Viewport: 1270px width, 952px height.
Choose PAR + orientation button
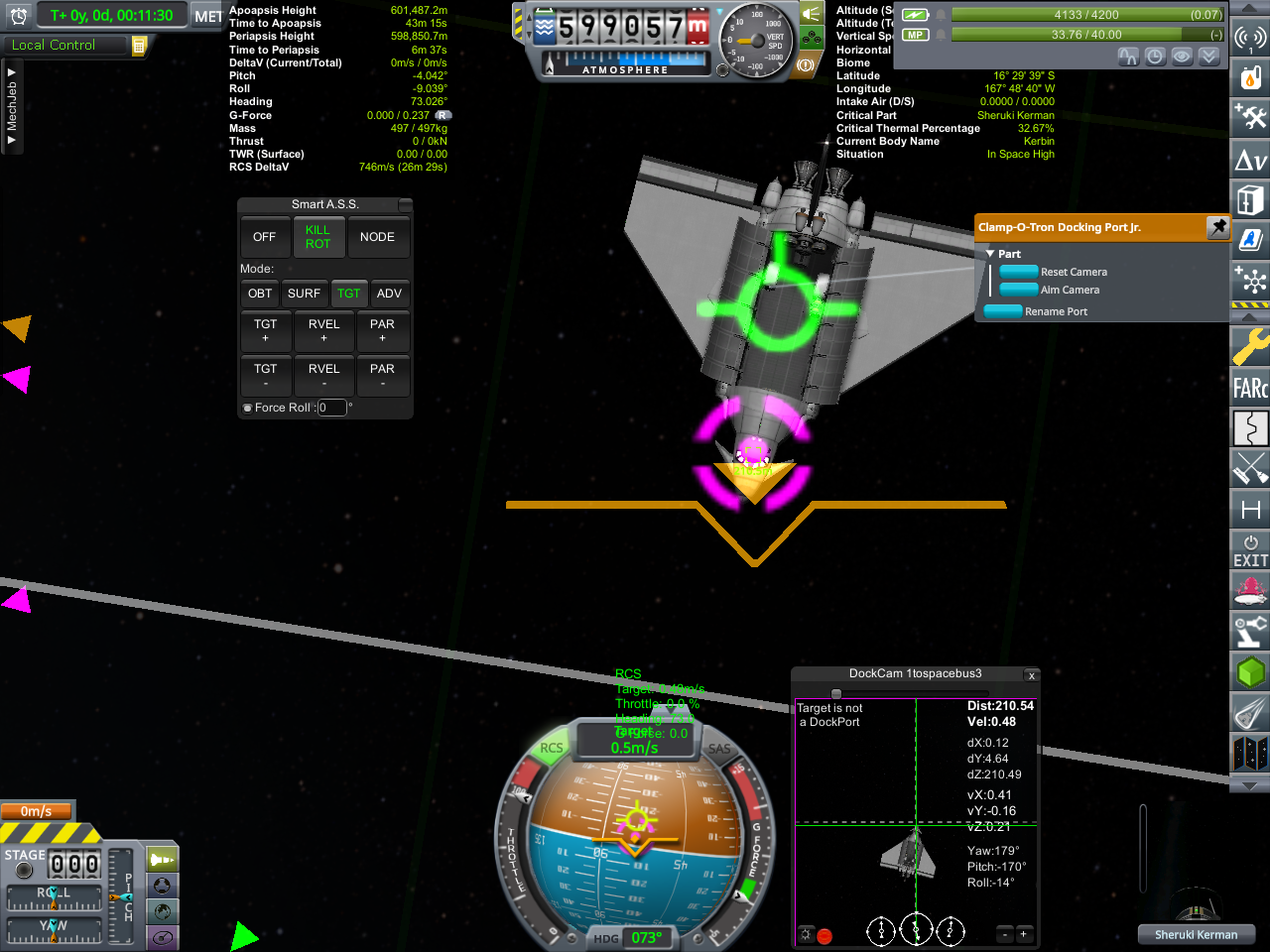[382, 331]
